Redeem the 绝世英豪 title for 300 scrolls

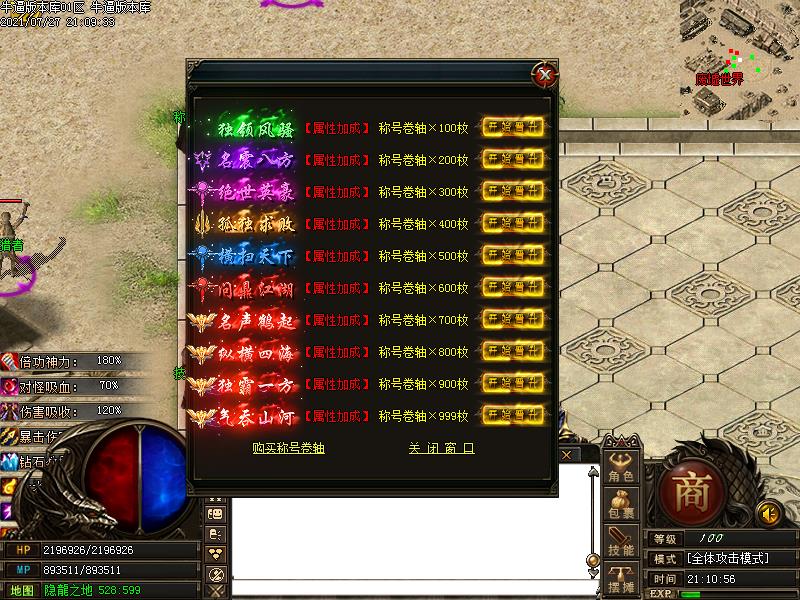pos(515,191)
